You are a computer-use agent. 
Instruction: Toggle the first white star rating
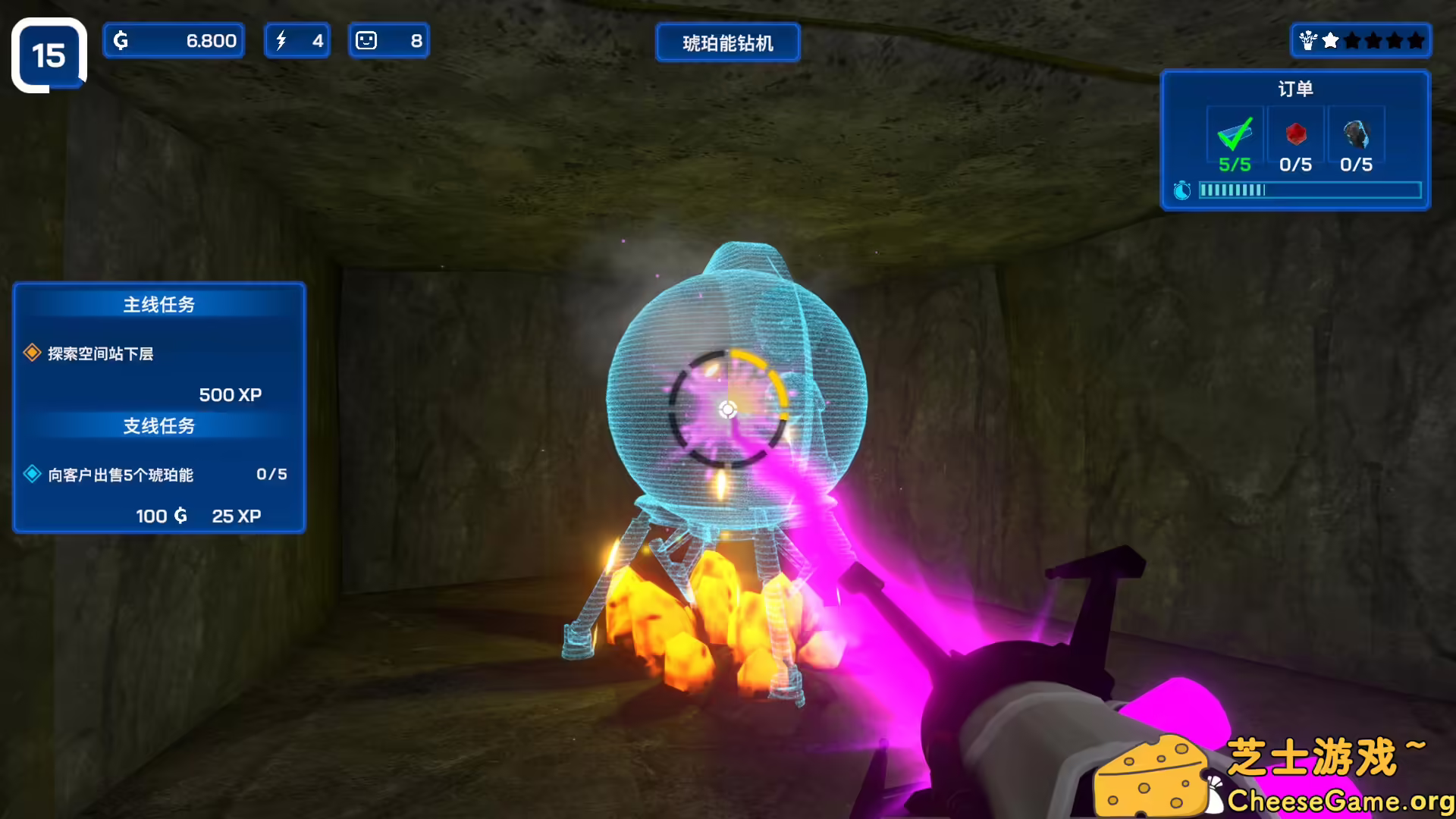click(1331, 41)
